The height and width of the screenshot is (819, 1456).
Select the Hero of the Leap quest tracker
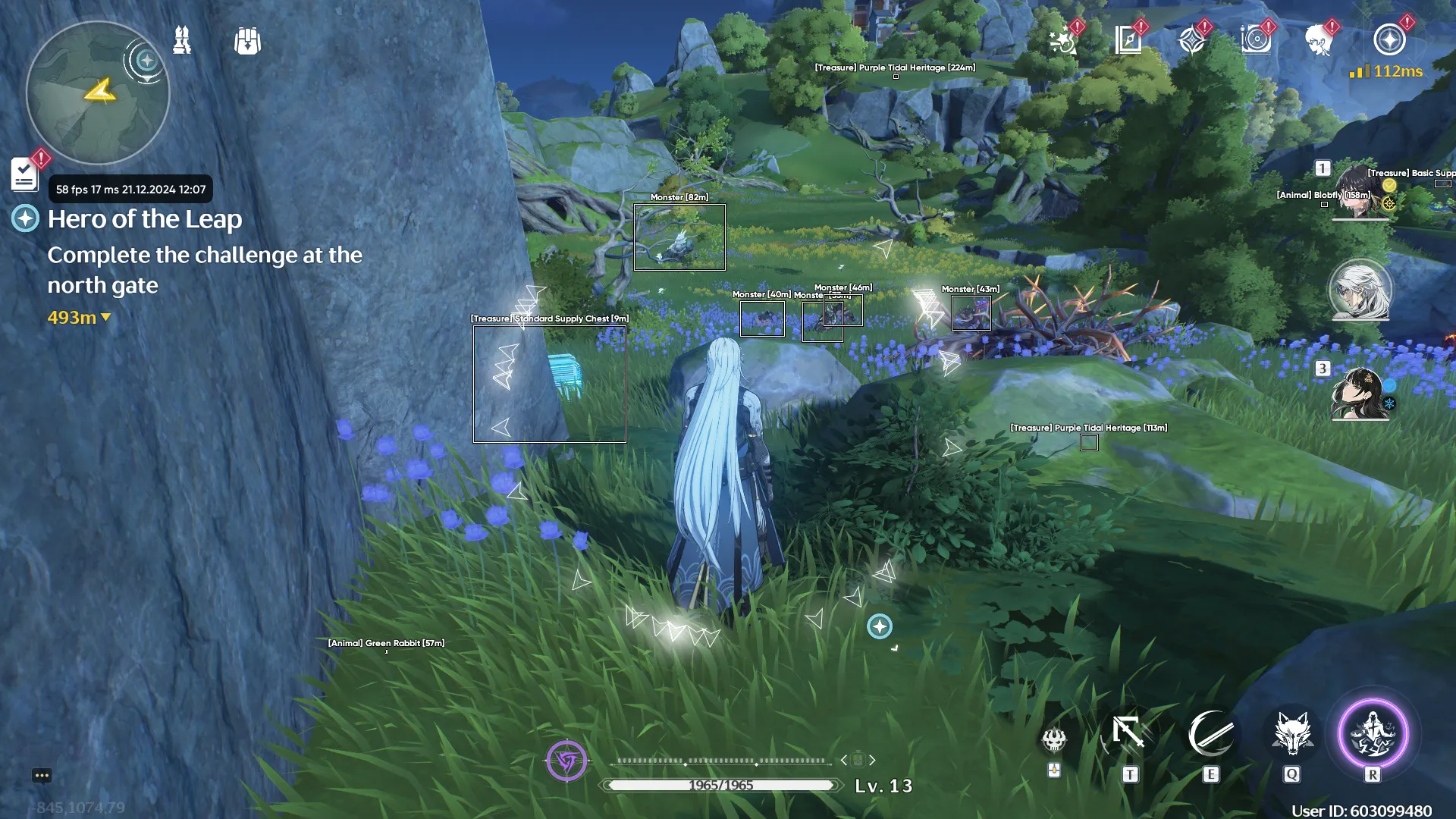144,219
